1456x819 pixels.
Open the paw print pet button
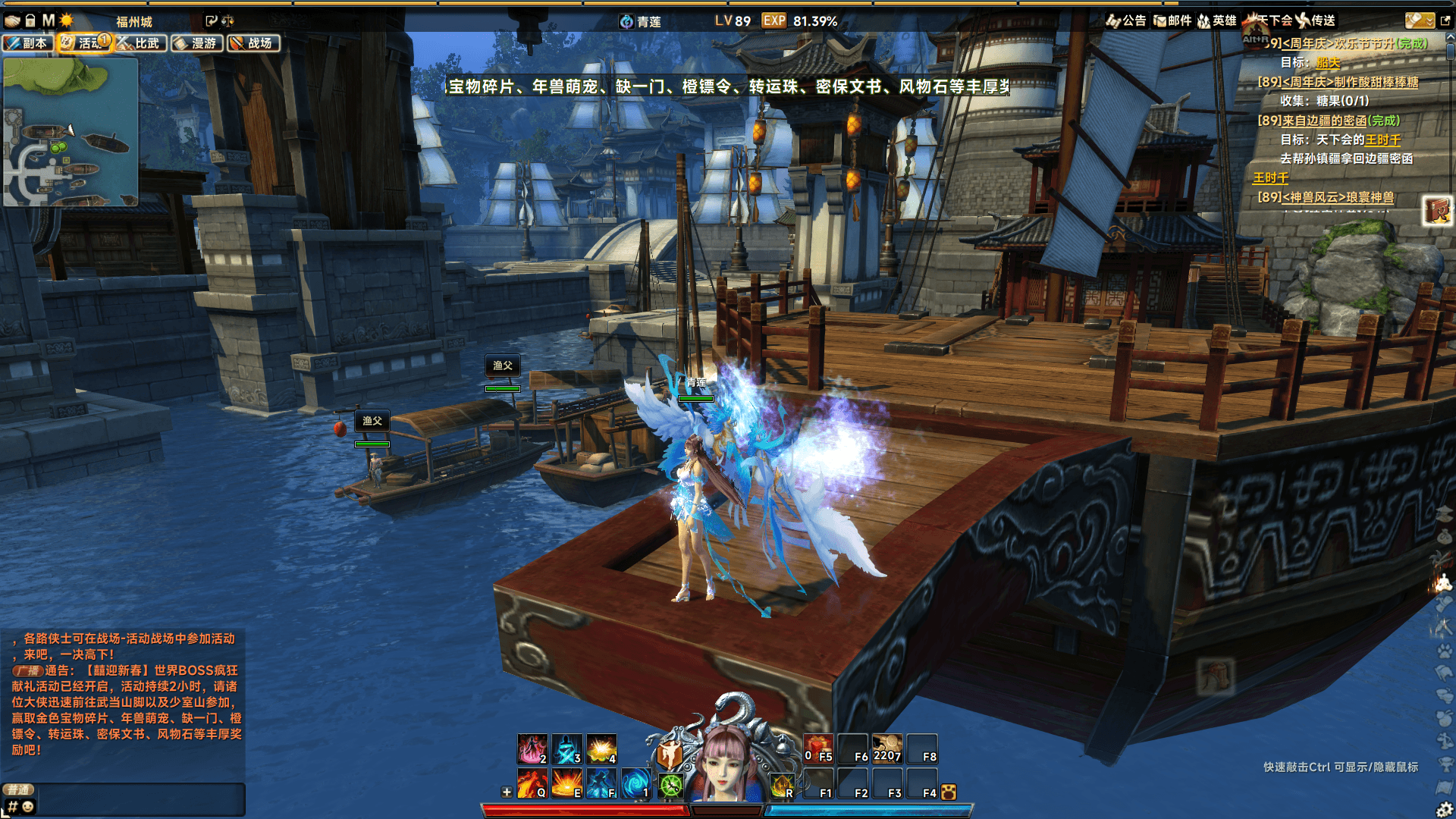(x=948, y=792)
